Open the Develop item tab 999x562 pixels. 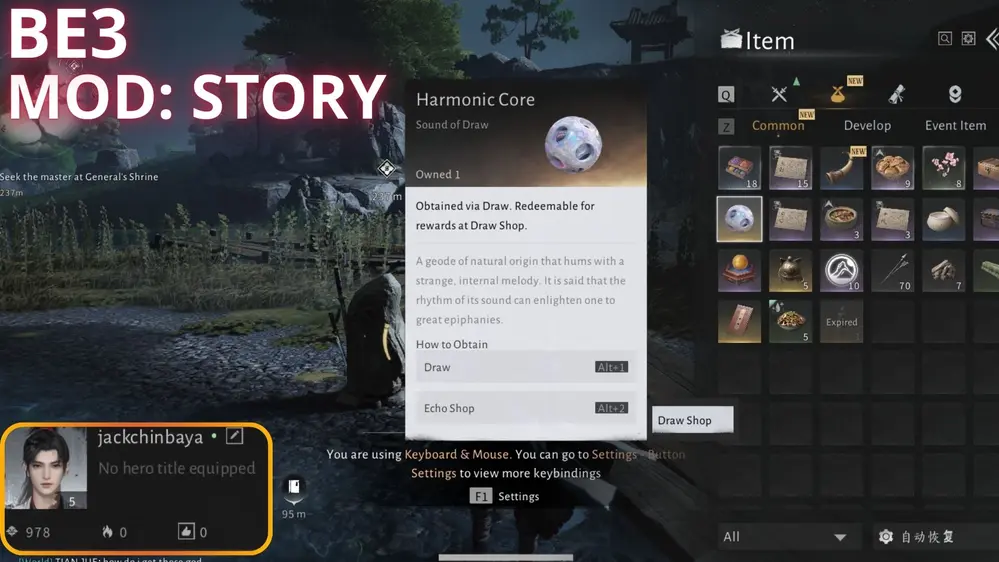coord(867,125)
